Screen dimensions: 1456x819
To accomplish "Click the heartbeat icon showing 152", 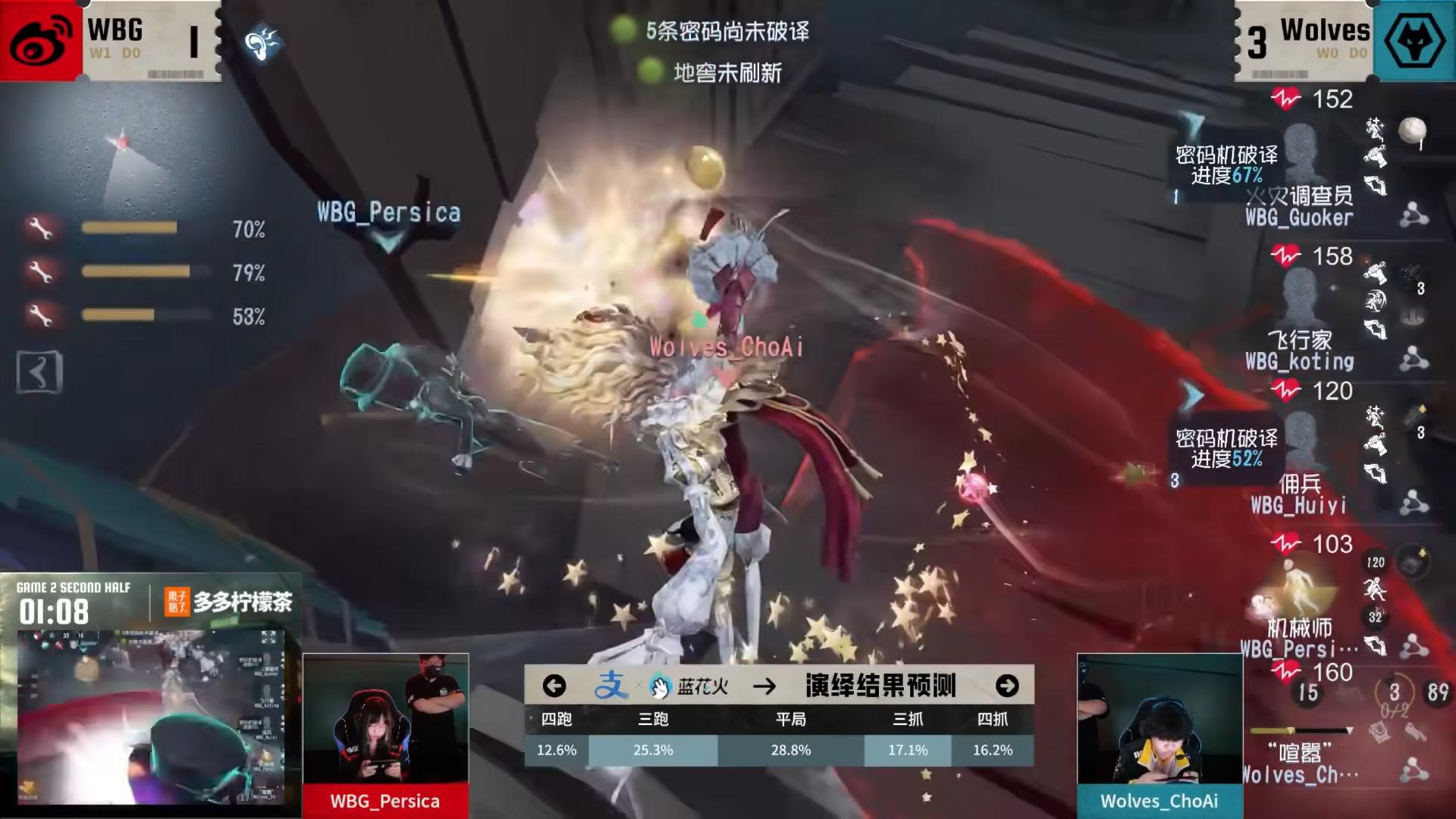I will [1286, 96].
